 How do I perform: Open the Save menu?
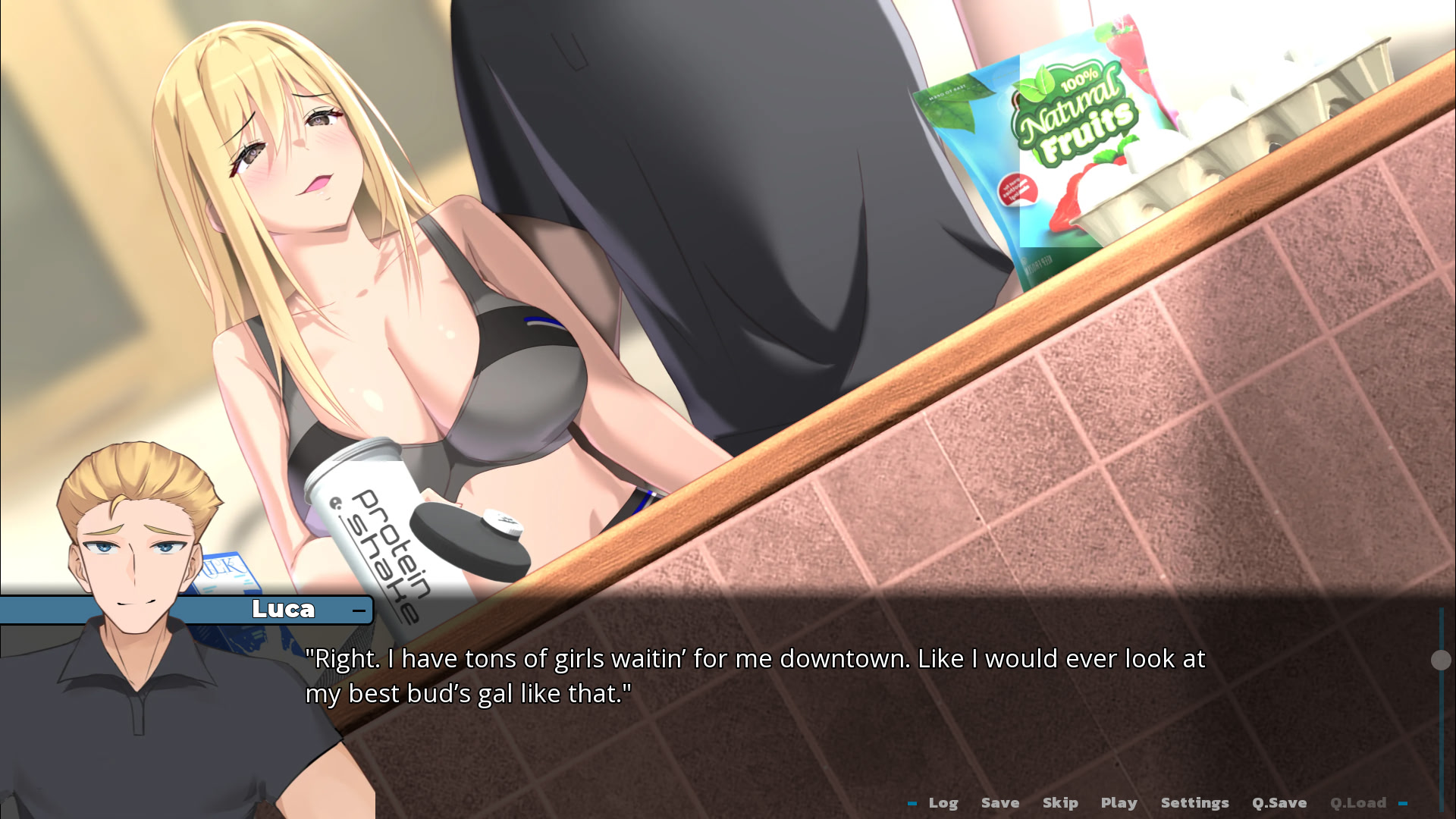point(999,802)
